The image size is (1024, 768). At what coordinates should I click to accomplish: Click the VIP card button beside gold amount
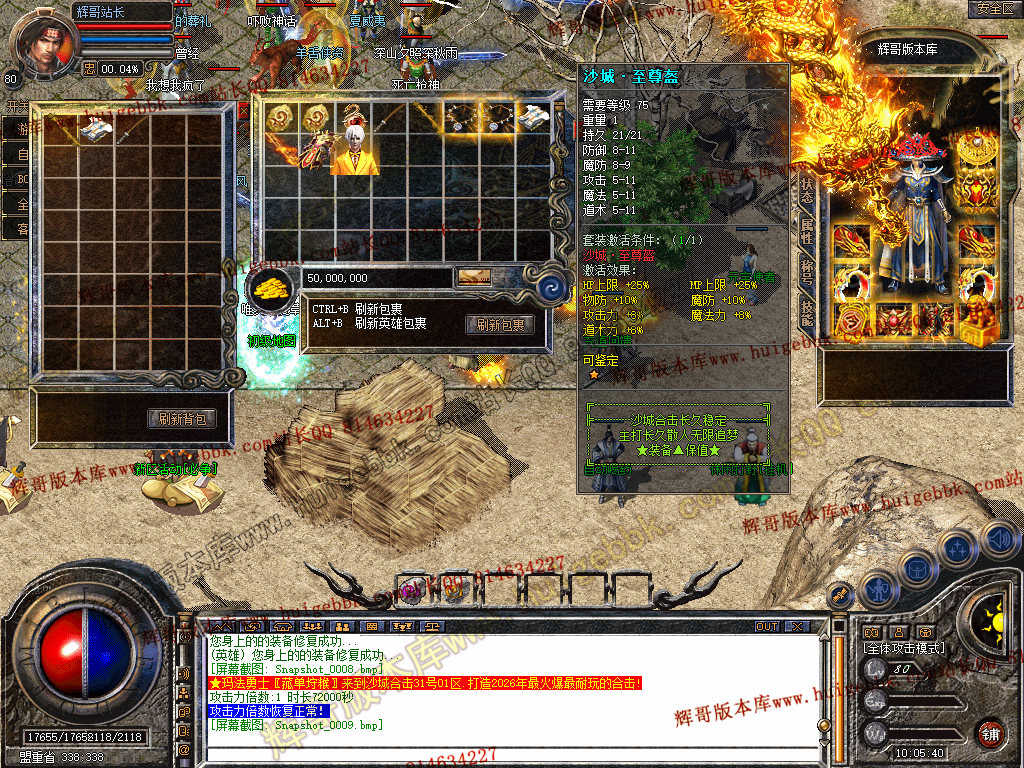pos(473,277)
